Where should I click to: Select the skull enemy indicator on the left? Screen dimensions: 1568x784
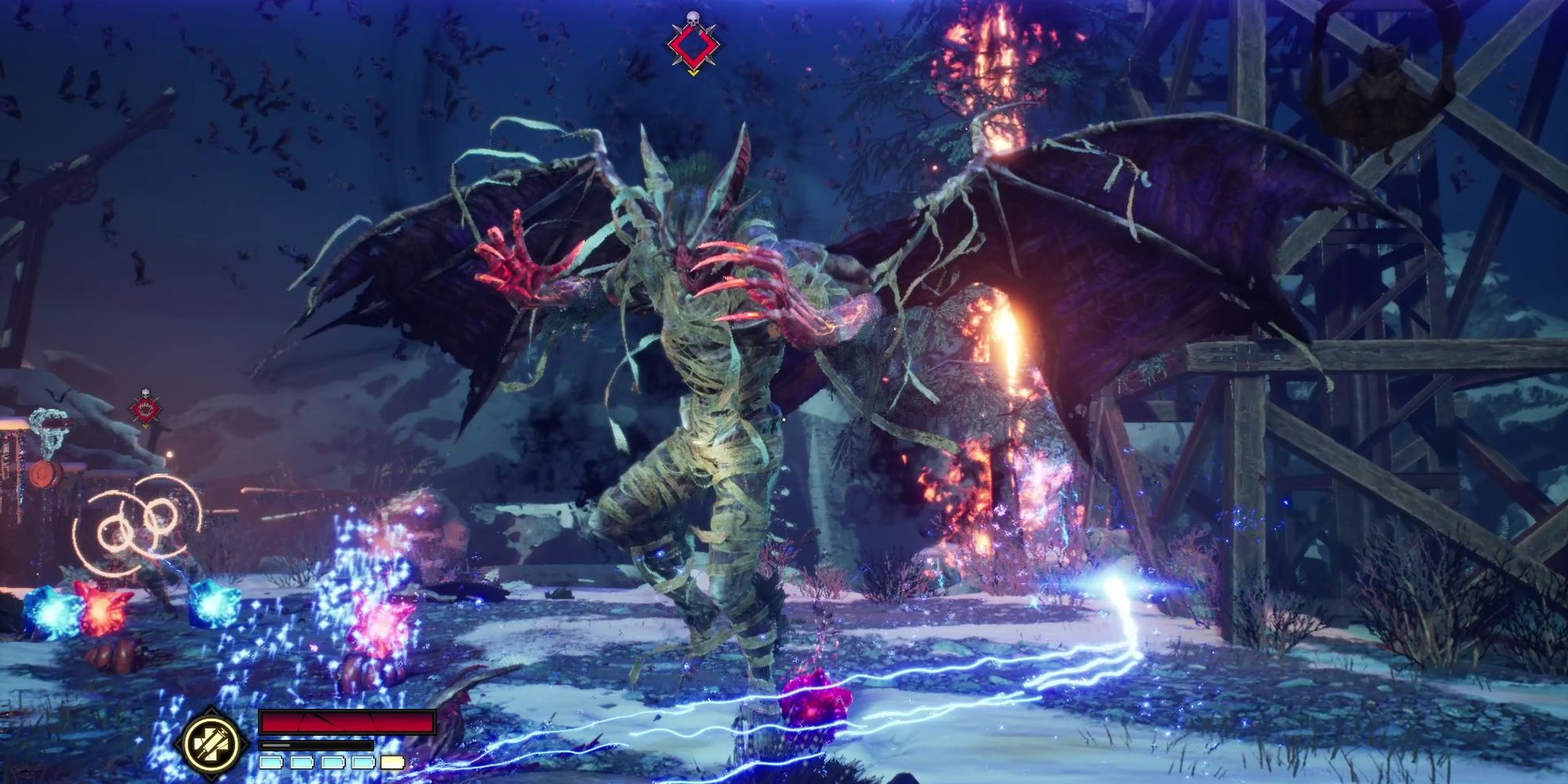[146, 393]
